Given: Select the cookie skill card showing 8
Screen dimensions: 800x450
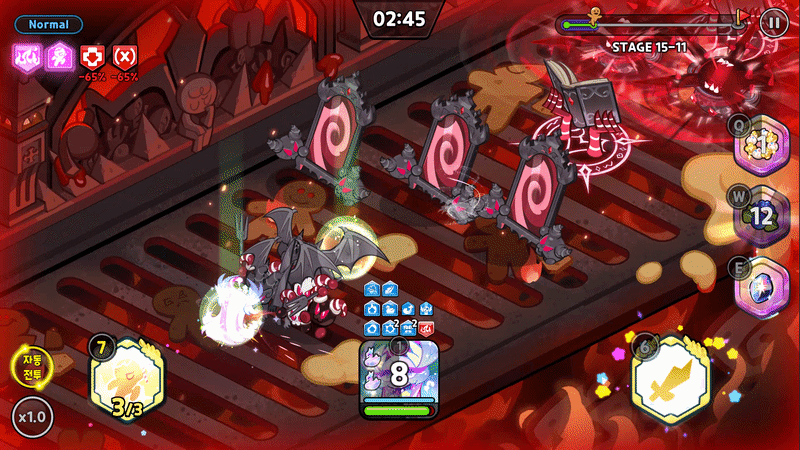Looking at the screenshot, I should [399, 378].
